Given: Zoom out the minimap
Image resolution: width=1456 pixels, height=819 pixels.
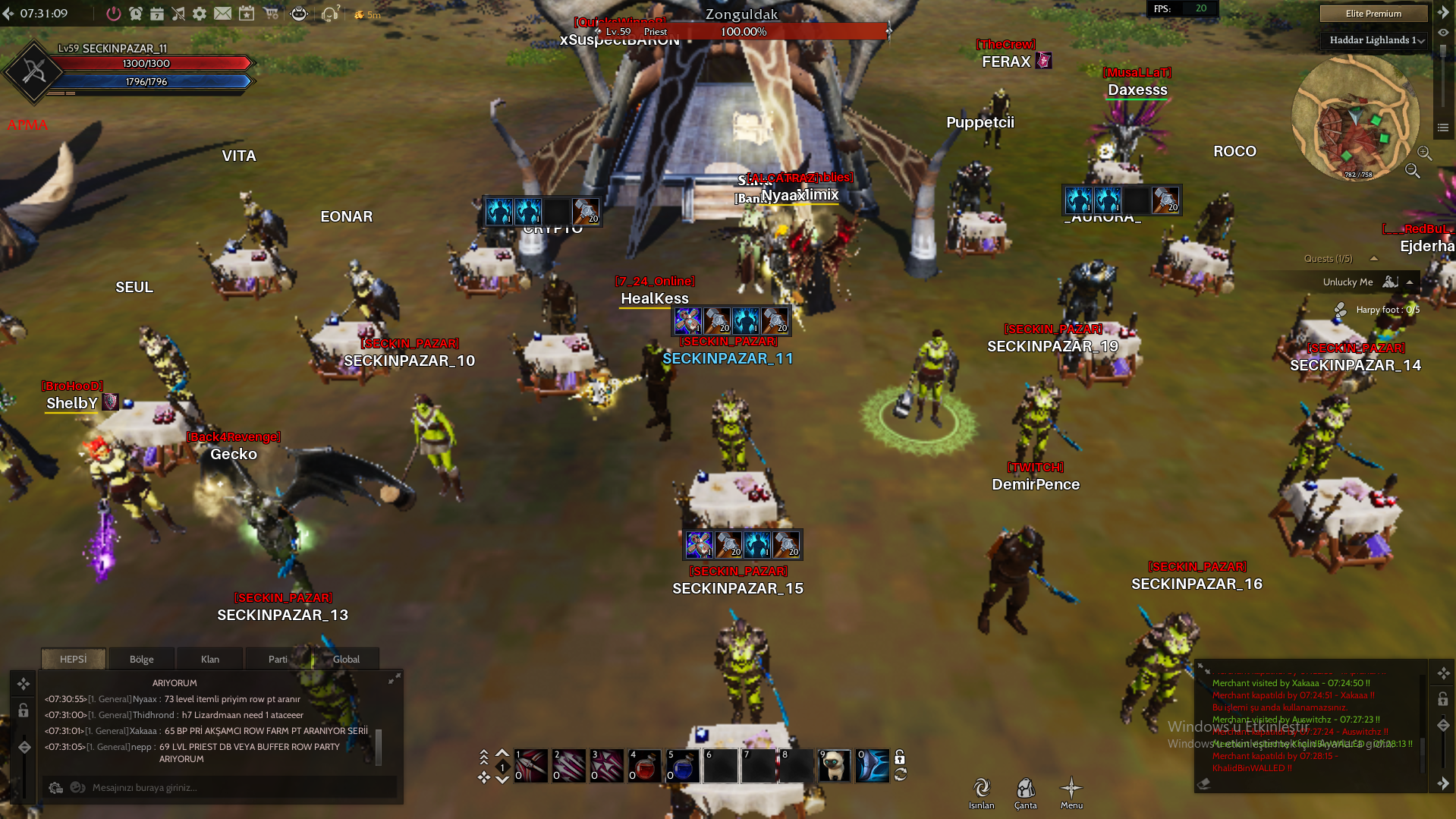Looking at the screenshot, I should (x=1412, y=172).
